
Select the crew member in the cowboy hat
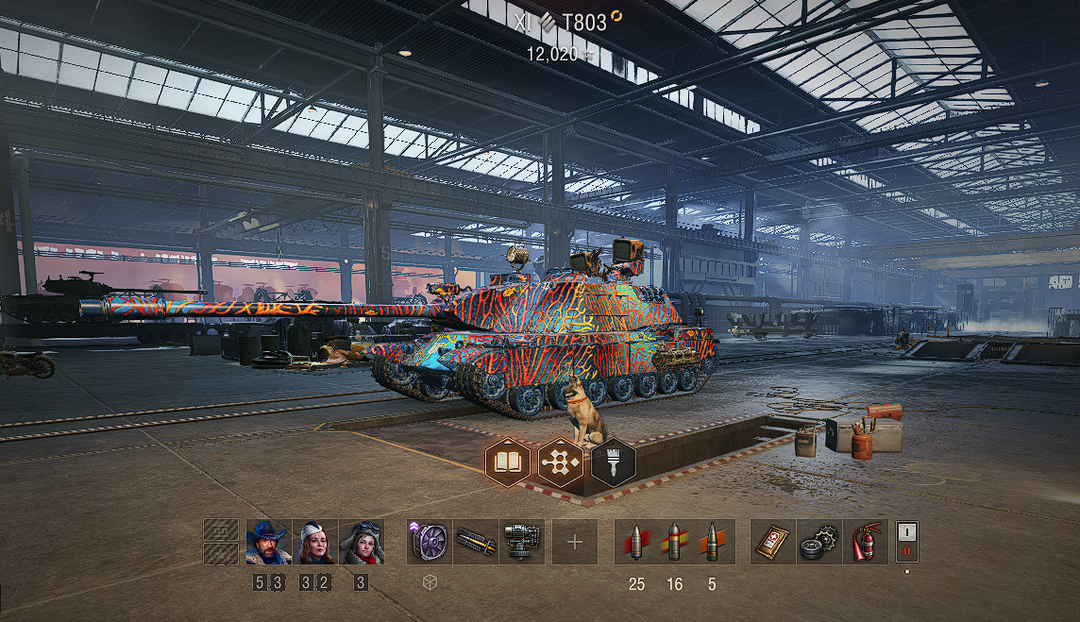[269, 542]
